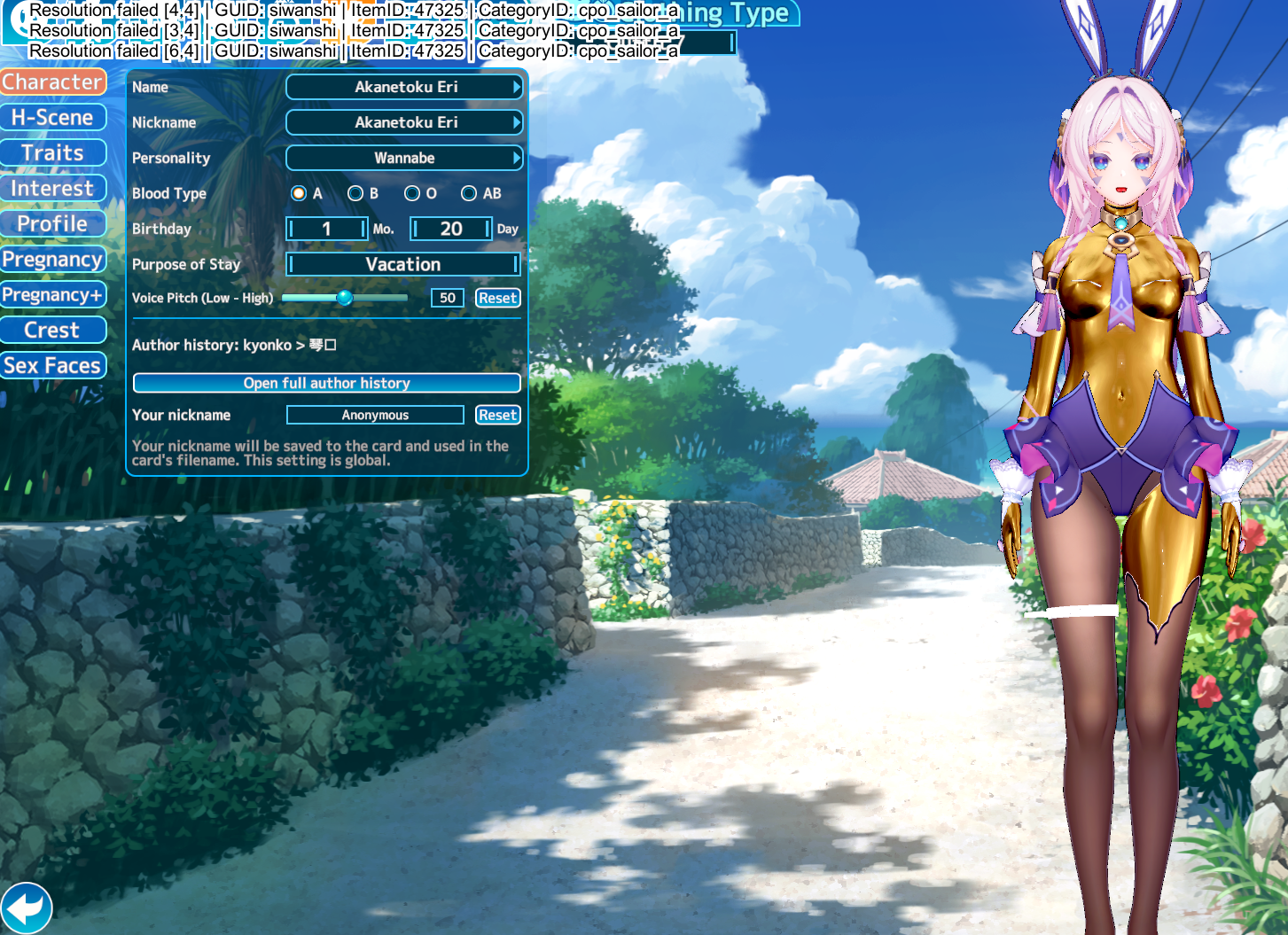The width and height of the screenshot is (1288, 935).
Task: Click the birthday month field
Action: click(x=326, y=229)
